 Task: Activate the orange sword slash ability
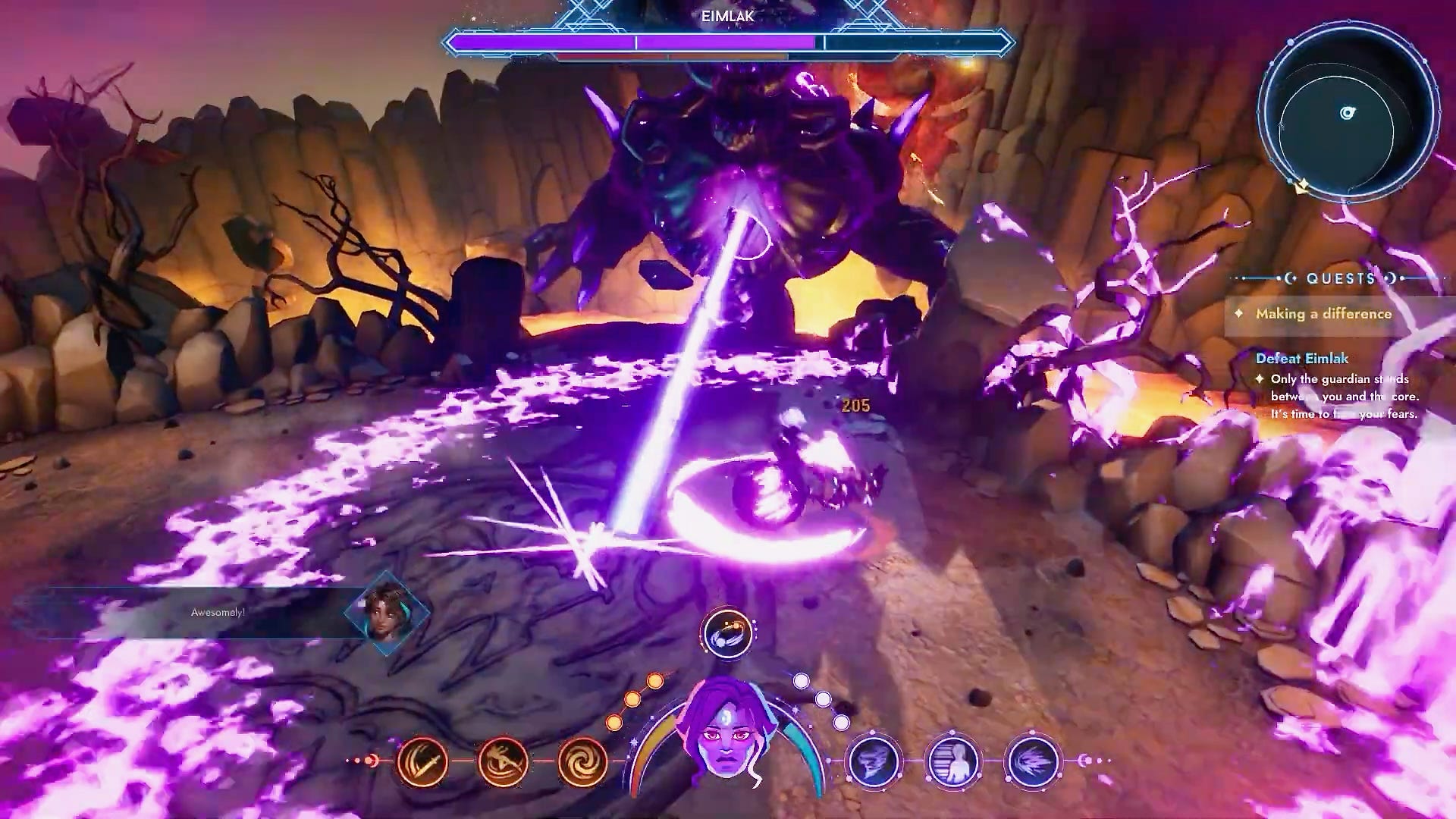(422, 761)
